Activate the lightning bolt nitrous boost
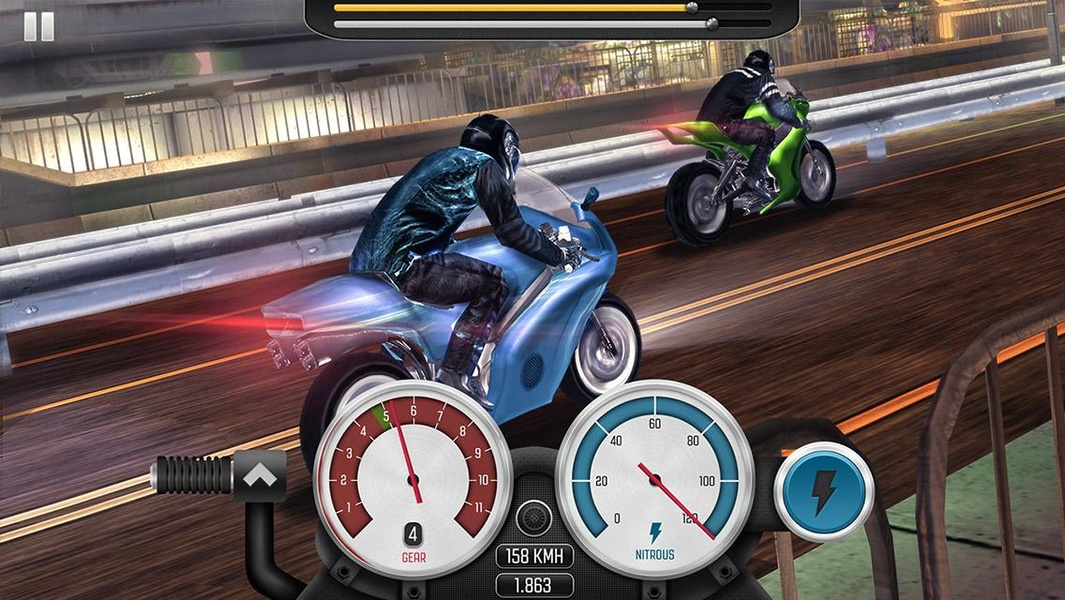Viewport: 1065px width, 600px height. [x=824, y=492]
